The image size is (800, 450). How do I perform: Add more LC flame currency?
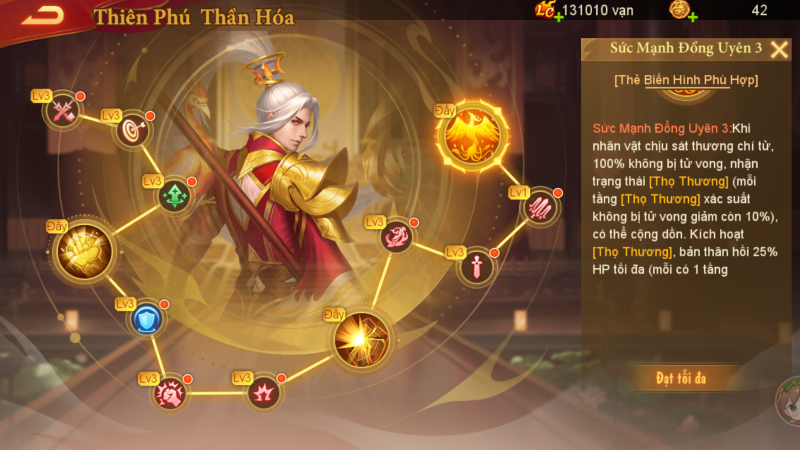[x=557, y=17]
